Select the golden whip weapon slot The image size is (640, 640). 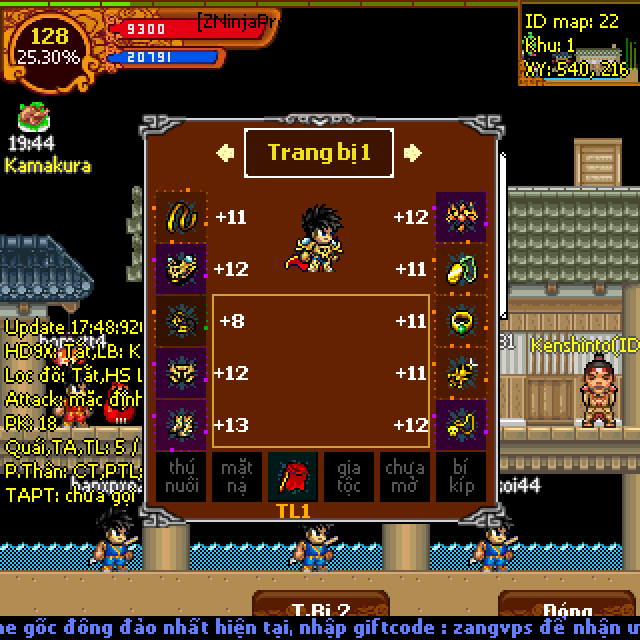[x=180, y=217]
